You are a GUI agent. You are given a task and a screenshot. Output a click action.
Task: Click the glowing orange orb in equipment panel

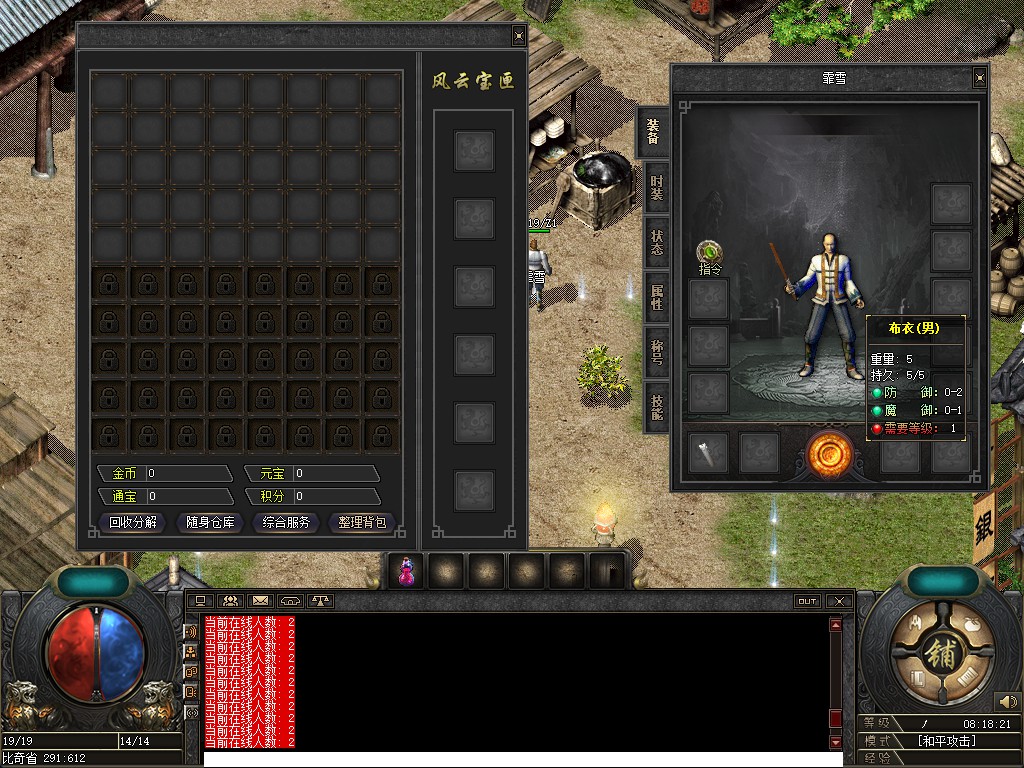[x=830, y=454]
